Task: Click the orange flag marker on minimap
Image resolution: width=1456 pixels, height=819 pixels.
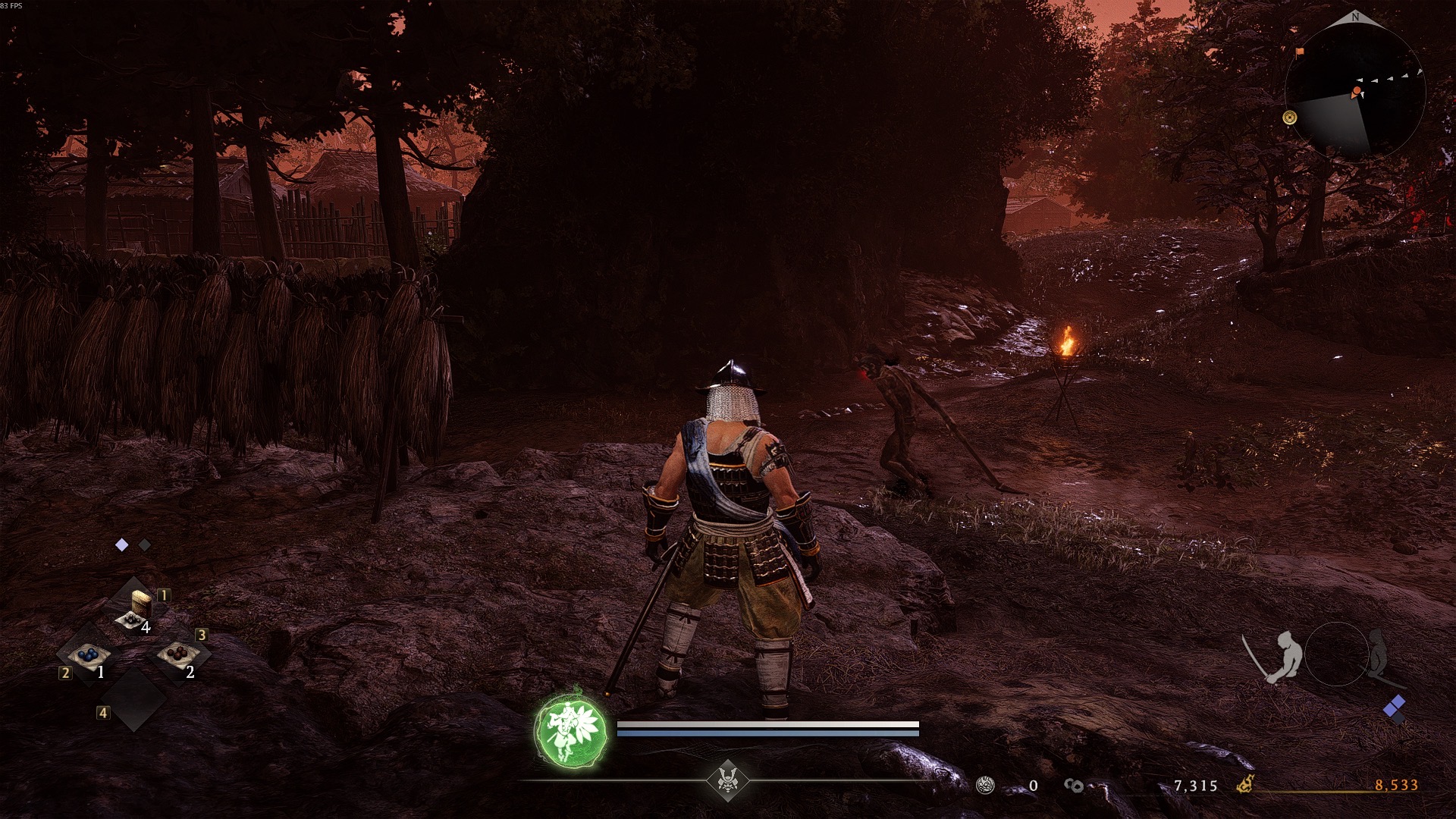Action: [1301, 52]
